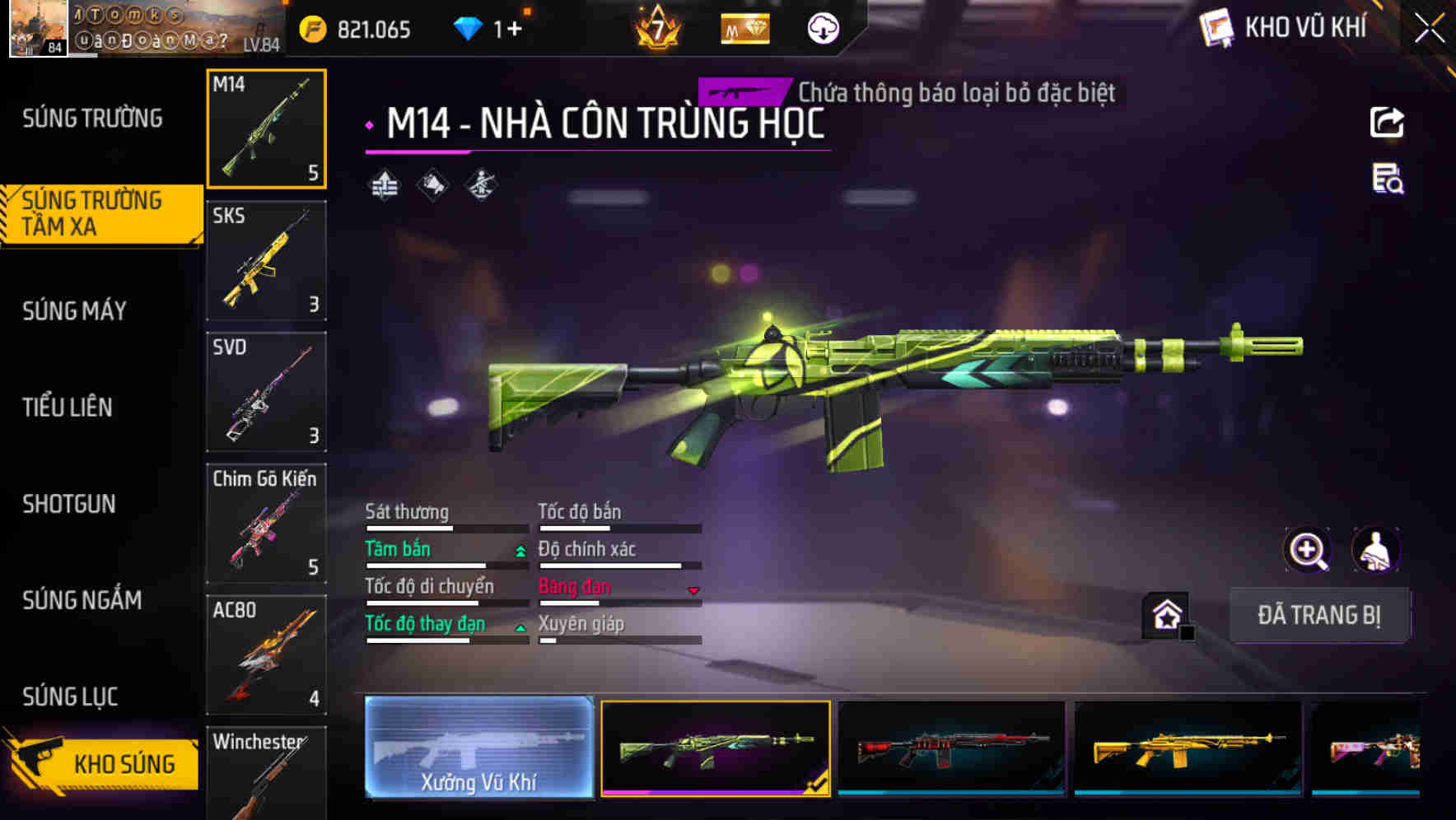Select the SVD weapon thumbnail in sidebar
This screenshot has width=1456, height=820.
tap(266, 393)
